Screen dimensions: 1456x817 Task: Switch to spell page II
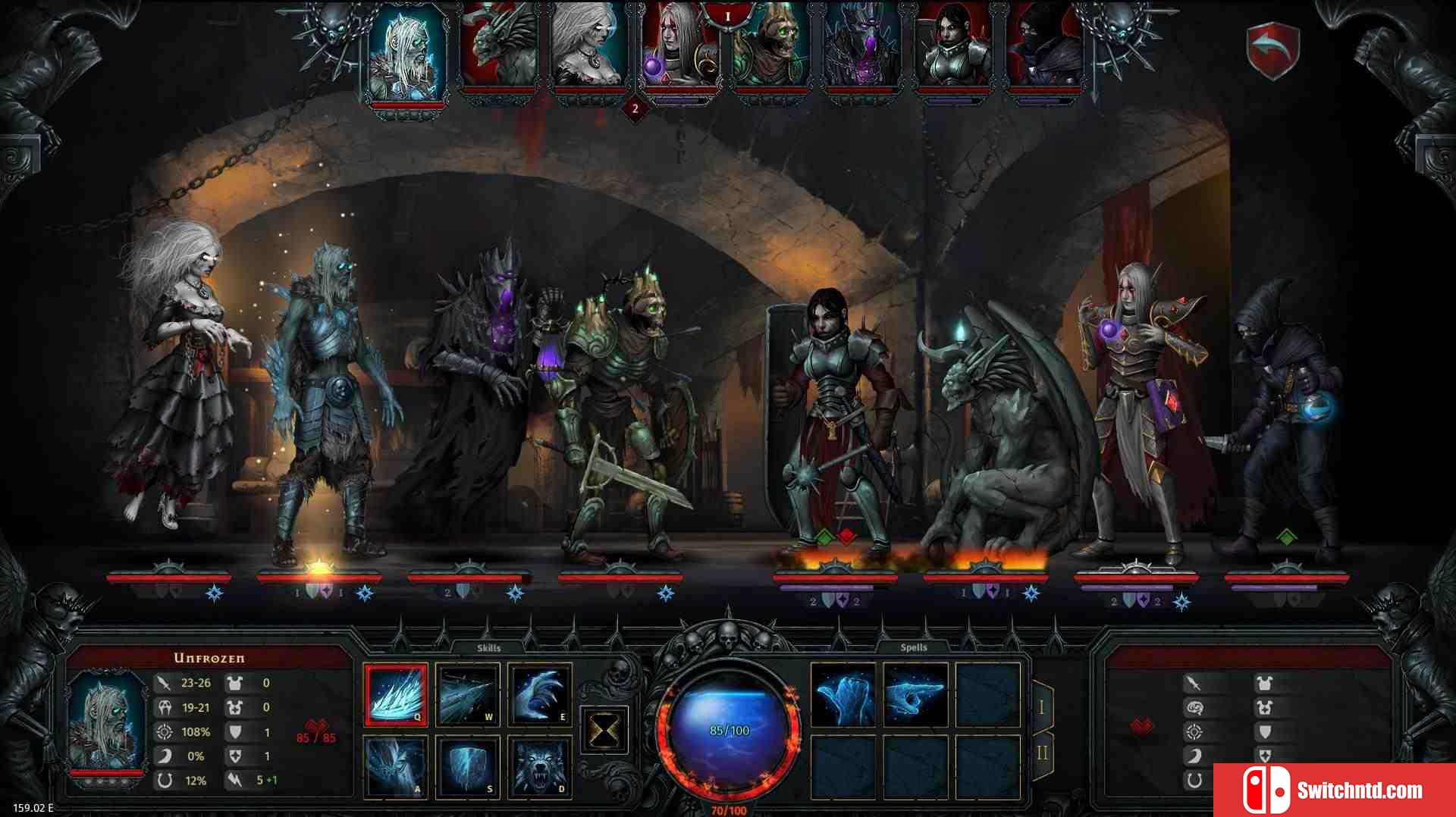click(x=1041, y=753)
